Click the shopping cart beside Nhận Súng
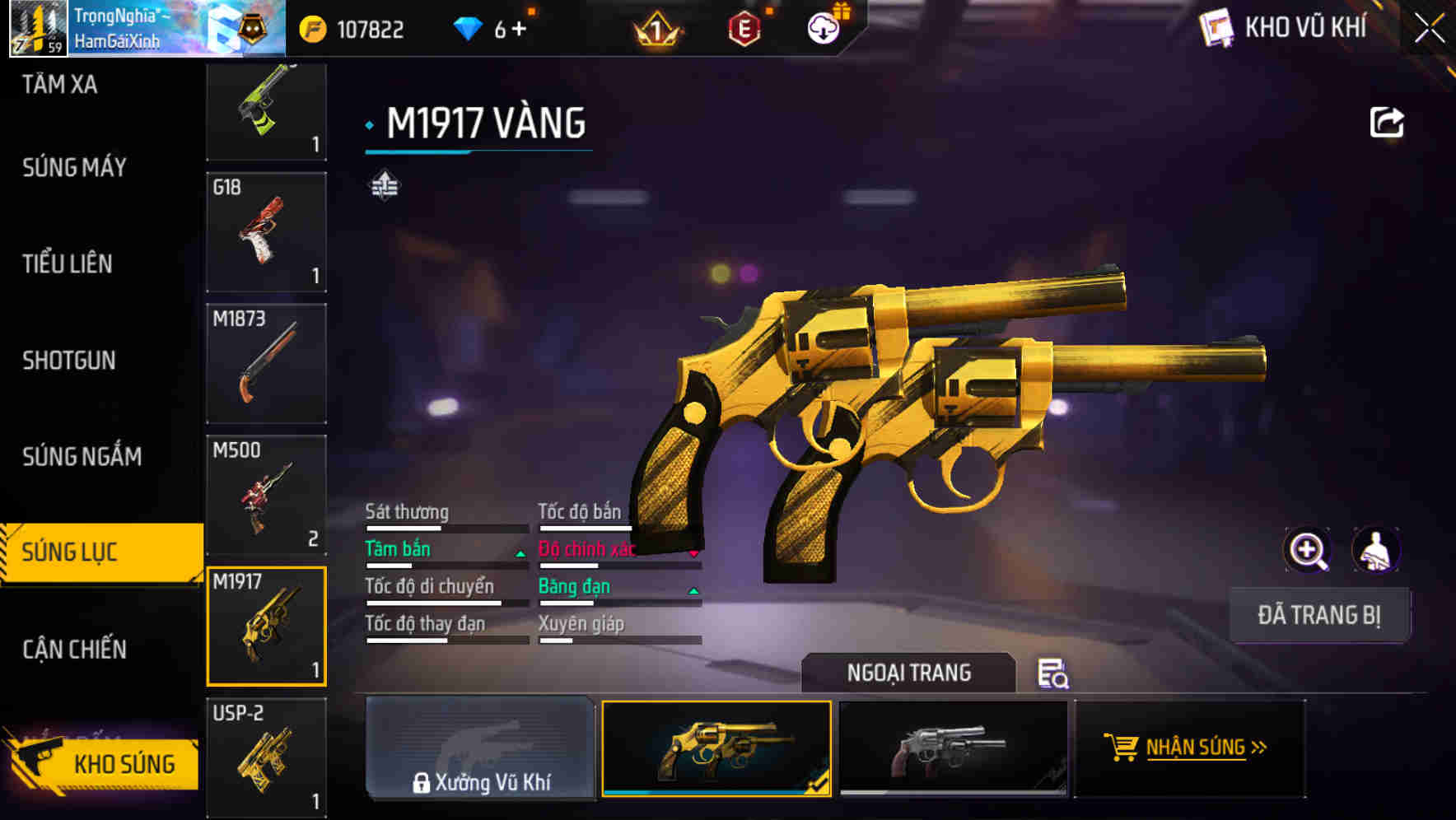The height and width of the screenshot is (820, 1456). (1121, 748)
